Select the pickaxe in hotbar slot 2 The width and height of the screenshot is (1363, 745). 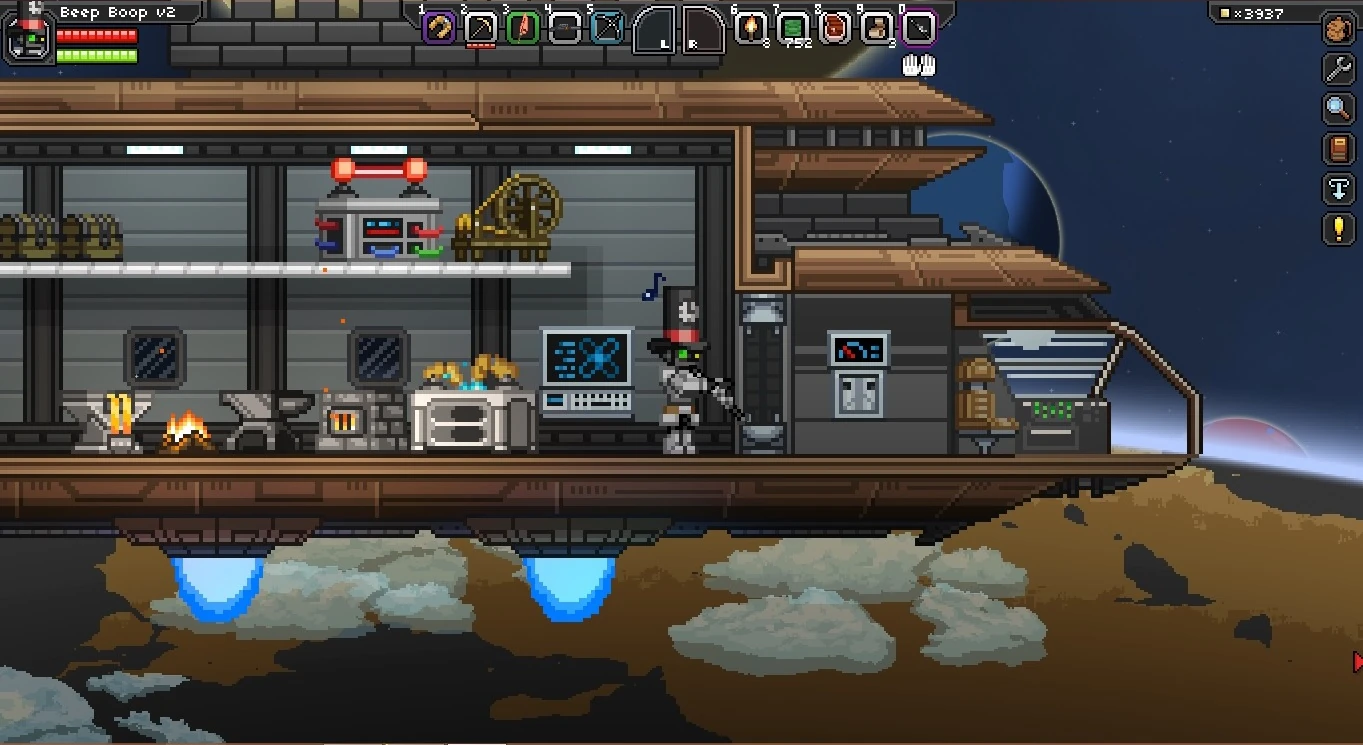point(481,28)
